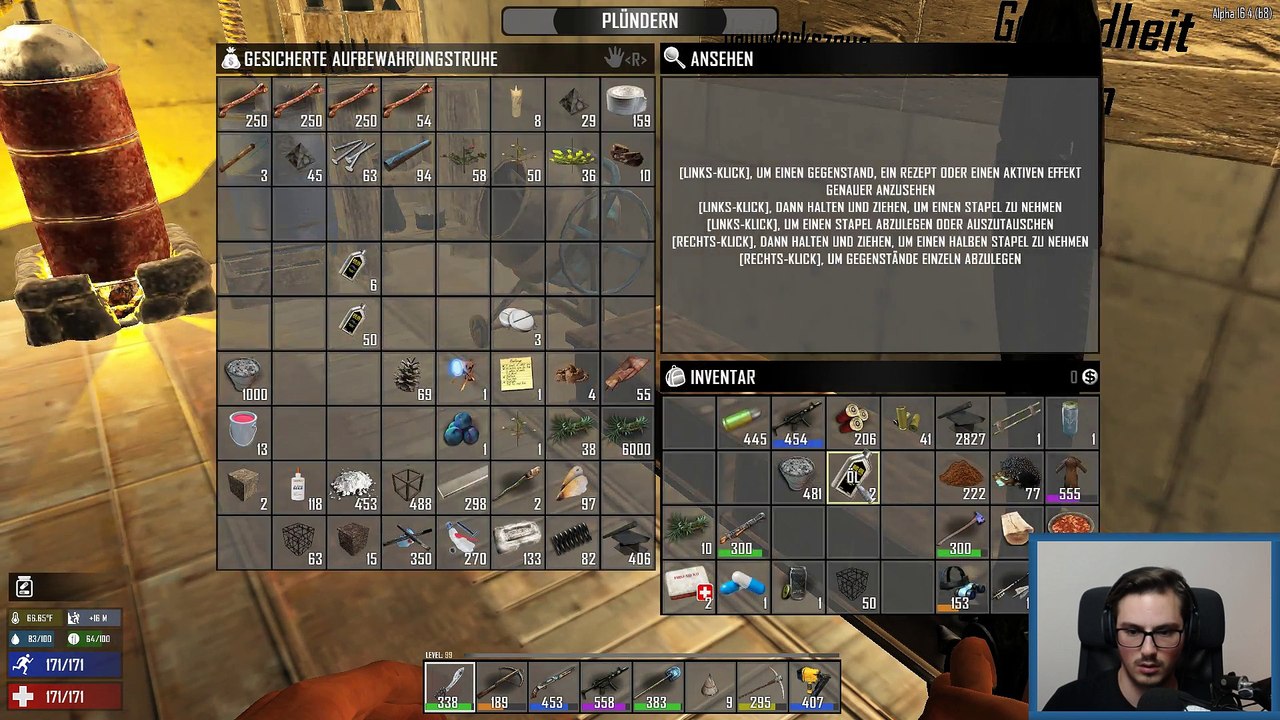Screen dimensions: 1280x720
Task: Select the shotgun shells stack in inventory
Action: (x=743, y=423)
